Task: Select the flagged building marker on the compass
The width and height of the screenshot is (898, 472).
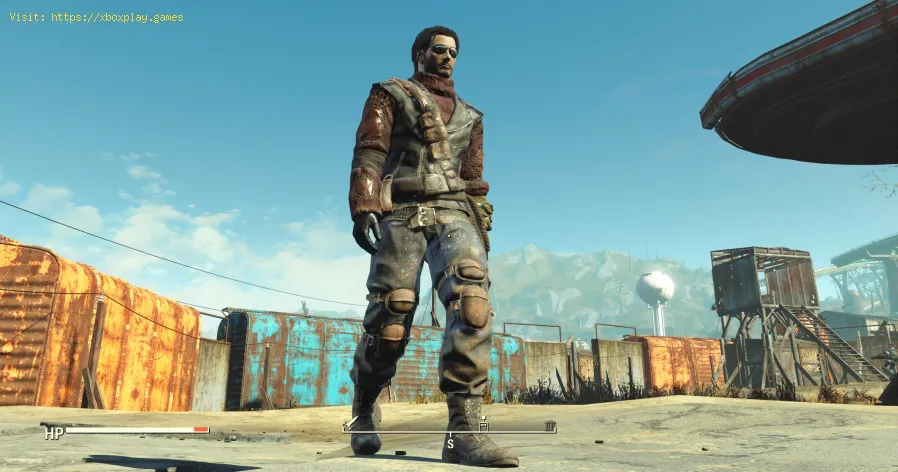Action: click(x=484, y=424)
